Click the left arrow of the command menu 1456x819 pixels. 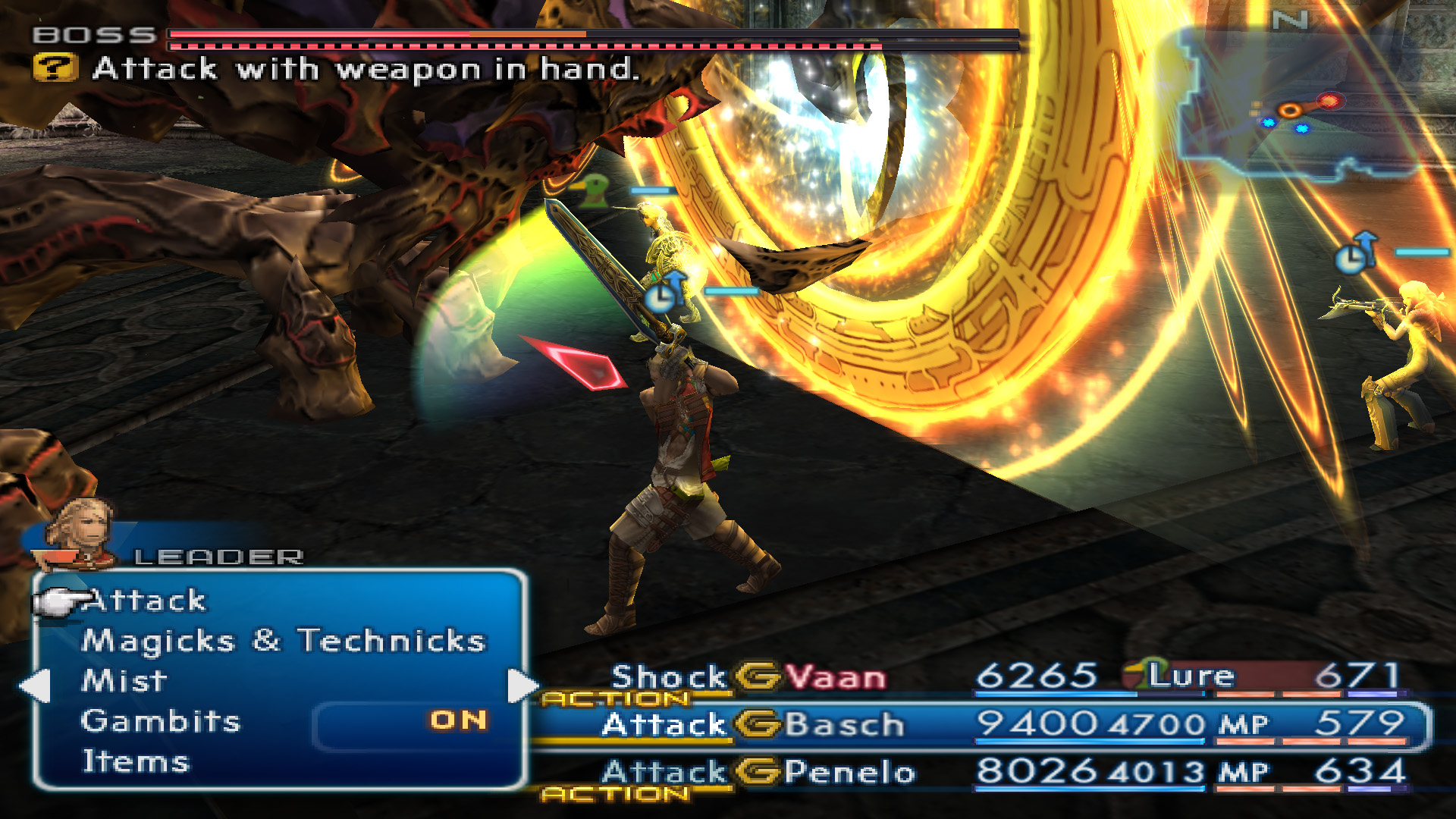35,686
